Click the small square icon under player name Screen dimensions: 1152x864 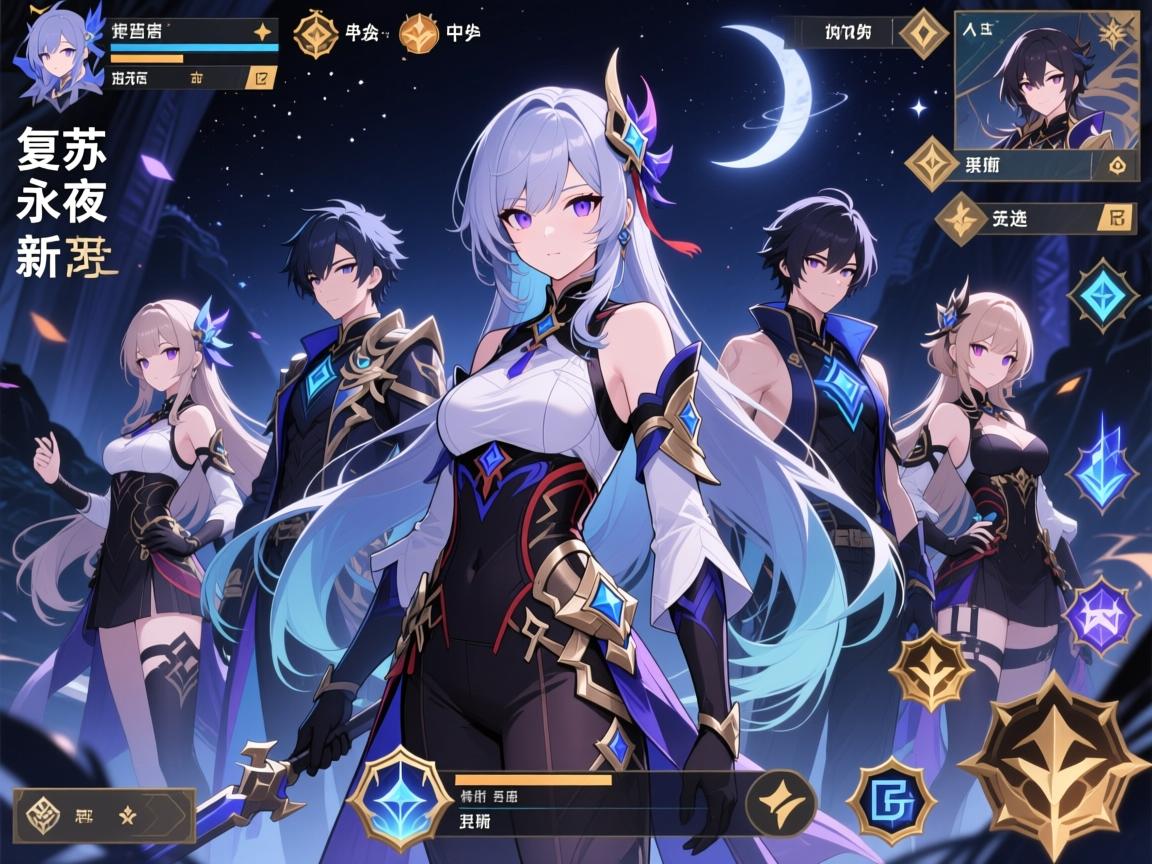point(262,78)
